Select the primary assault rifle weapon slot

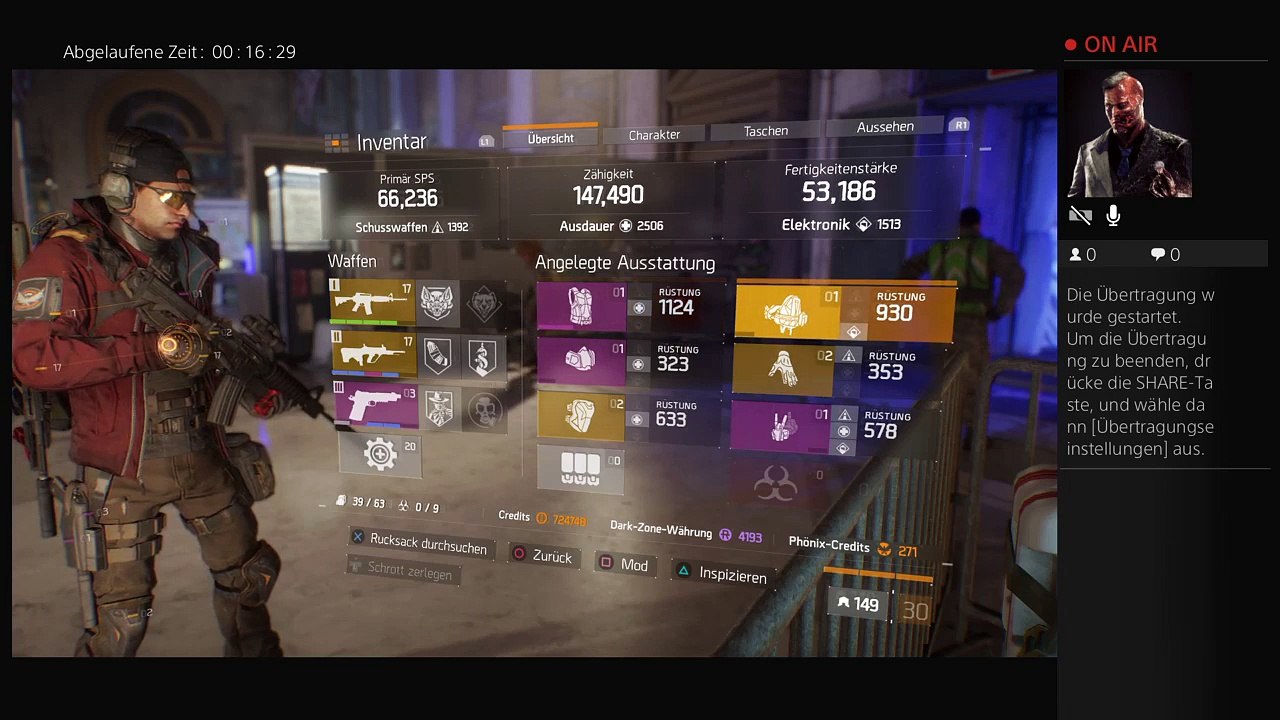[372, 302]
